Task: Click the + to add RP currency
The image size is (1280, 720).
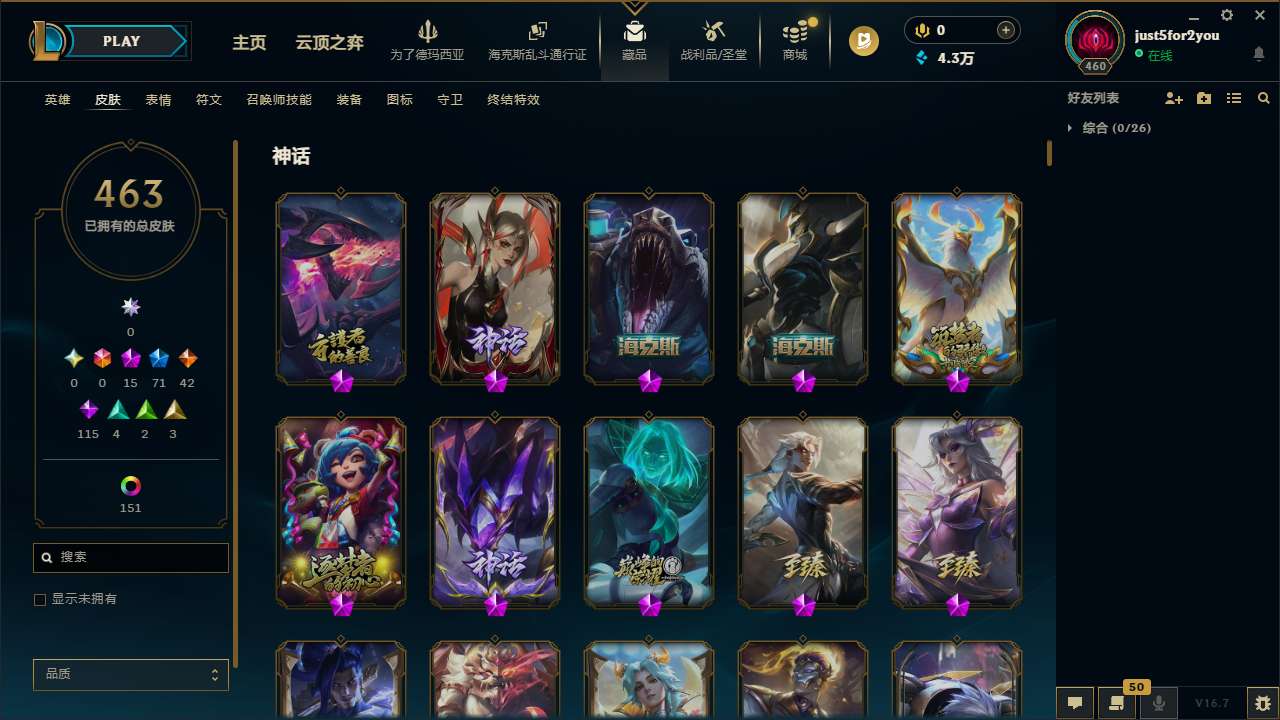Action: (x=1007, y=30)
